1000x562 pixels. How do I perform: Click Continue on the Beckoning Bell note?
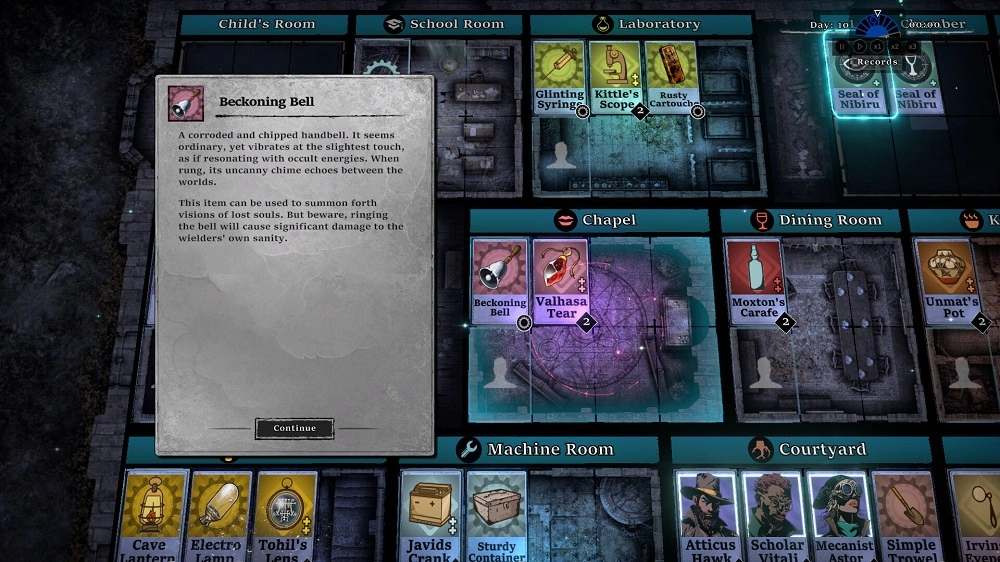coord(294,428)
